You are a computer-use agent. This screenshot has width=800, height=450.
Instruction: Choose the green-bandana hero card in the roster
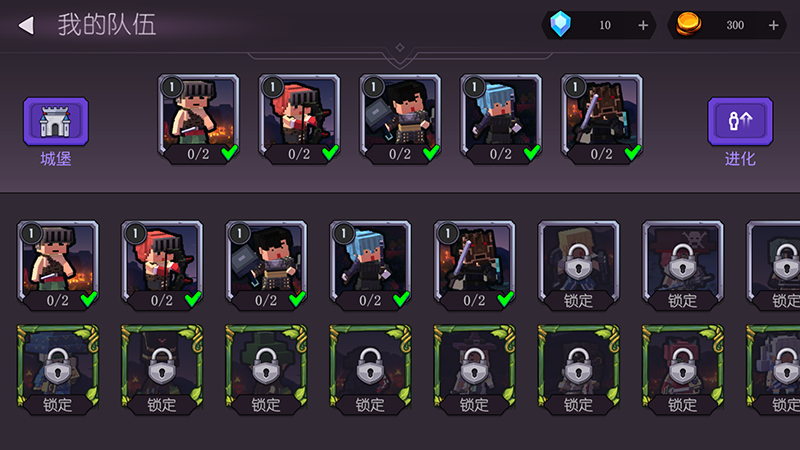(x=58, y=264)
